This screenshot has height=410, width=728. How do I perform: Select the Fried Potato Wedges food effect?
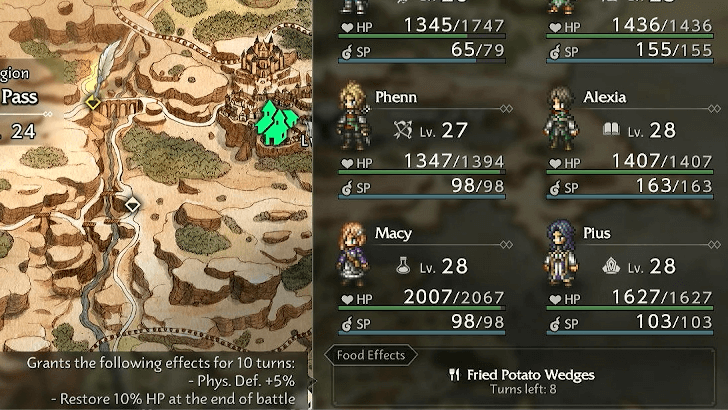pyautogui.click(x=522, y=381)
